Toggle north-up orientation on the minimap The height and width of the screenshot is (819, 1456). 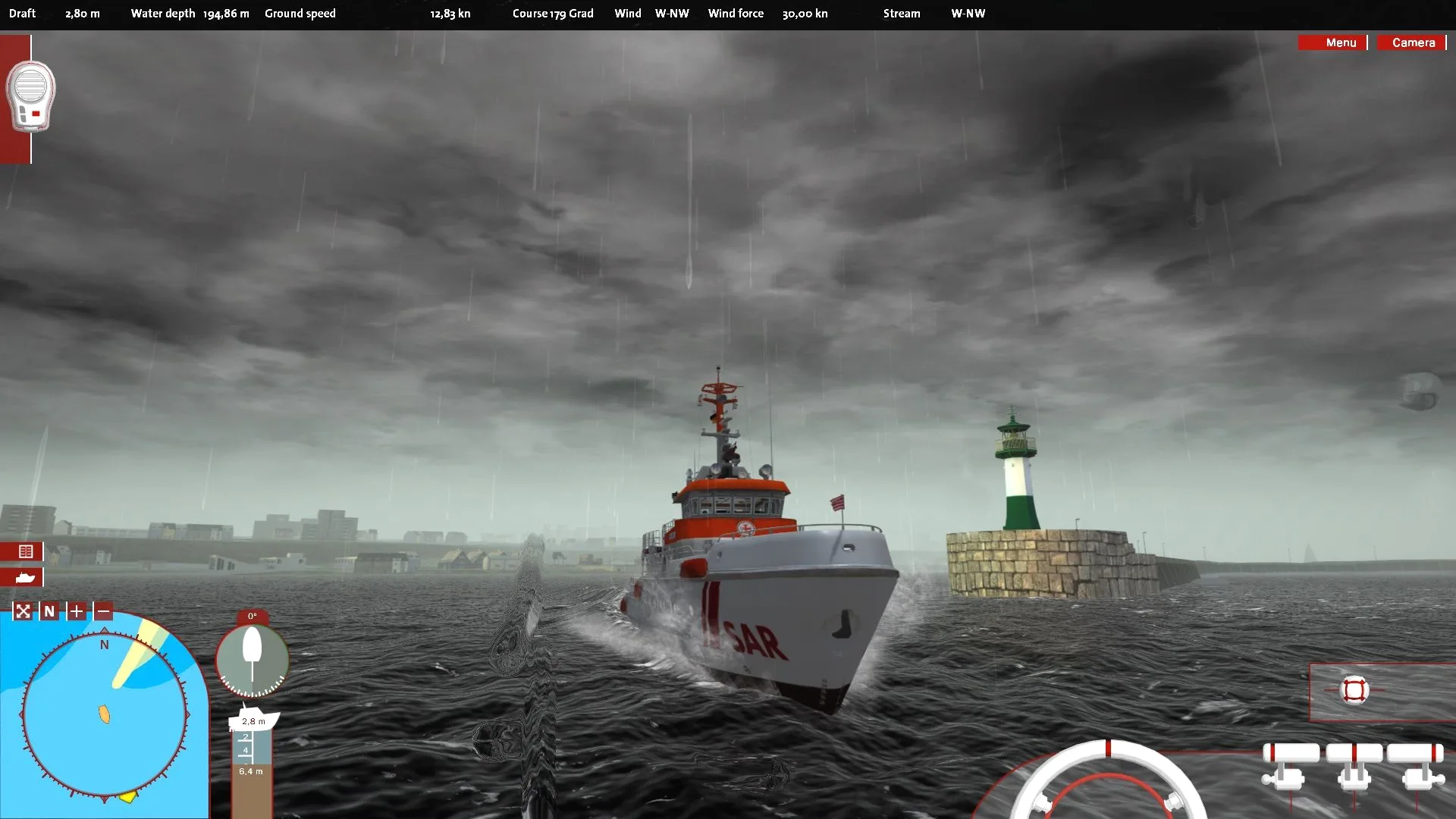click(x=49, y=610)
